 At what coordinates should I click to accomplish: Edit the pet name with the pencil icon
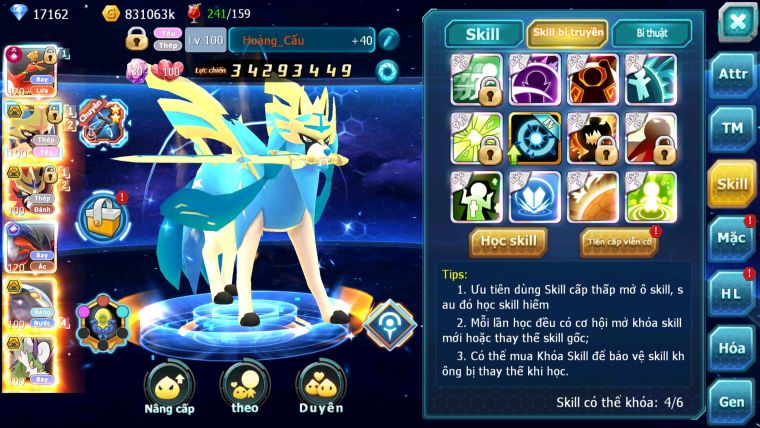(389, 39)
